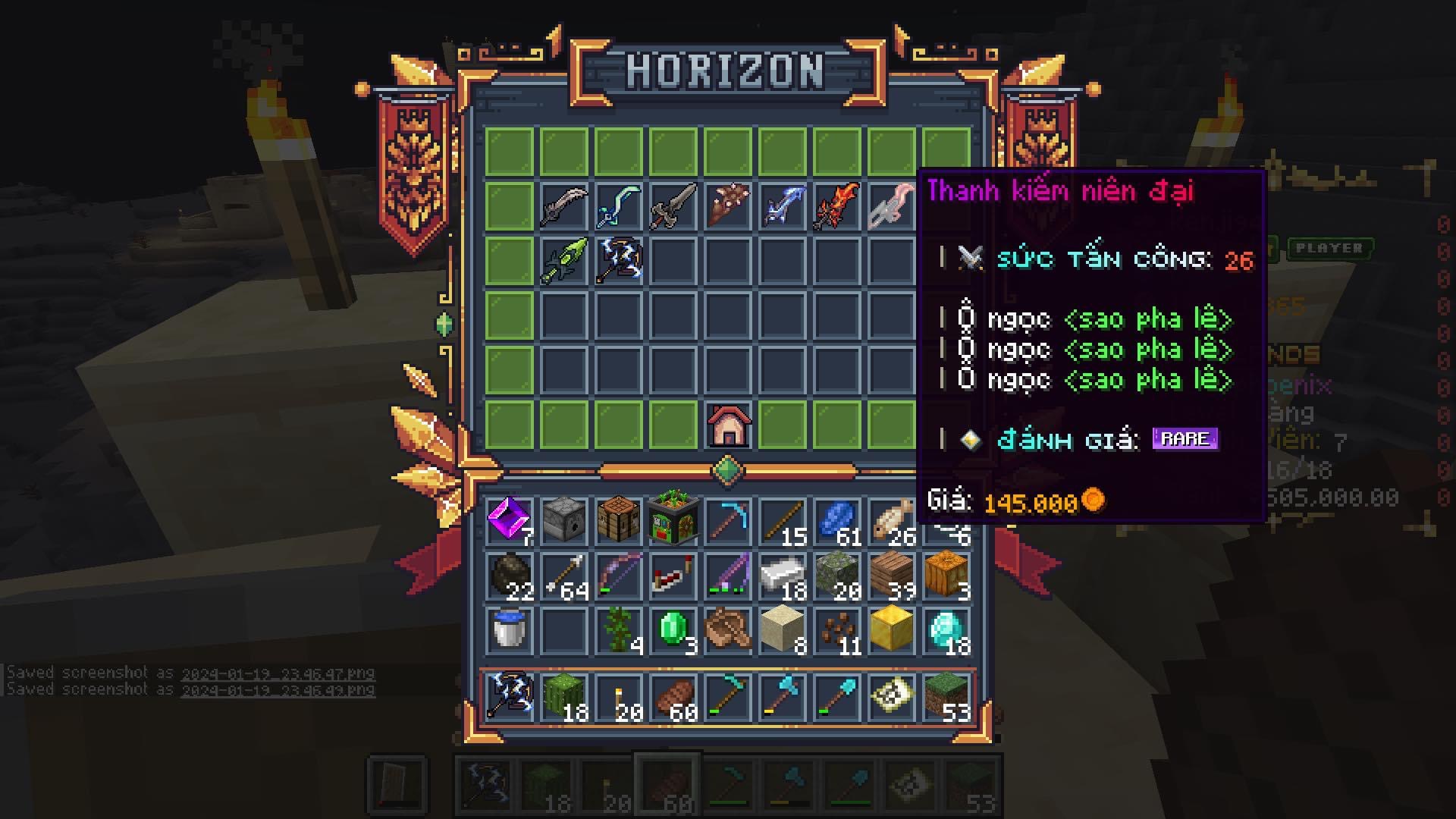The height and width of the screenshot is (819, 1456).
Task: Pick the grey feathered blade in the shop
Action: (563, 206)
